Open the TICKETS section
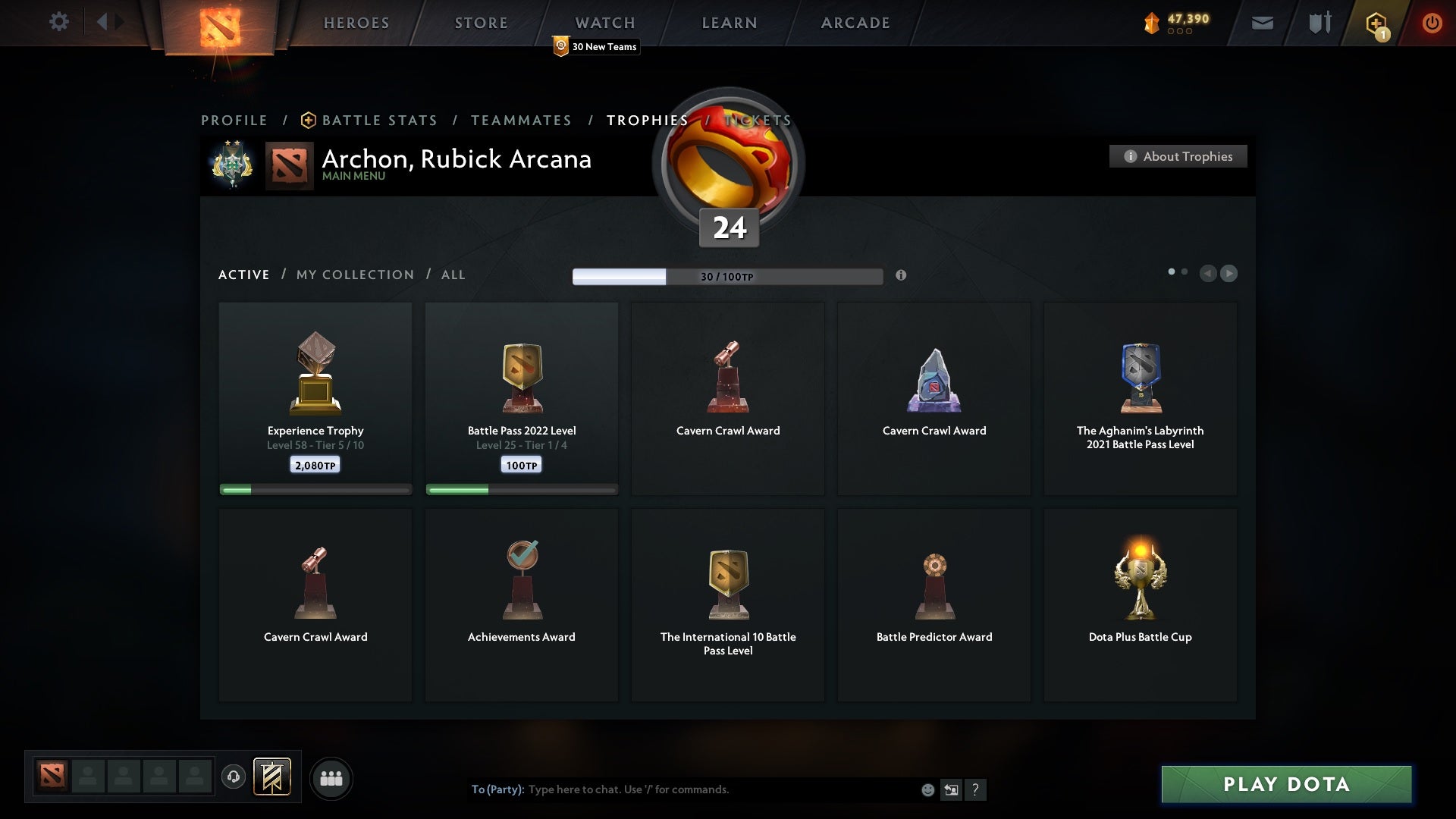Screen dimensions: 1456x819 pyautogui.click(x=758, y=120)
